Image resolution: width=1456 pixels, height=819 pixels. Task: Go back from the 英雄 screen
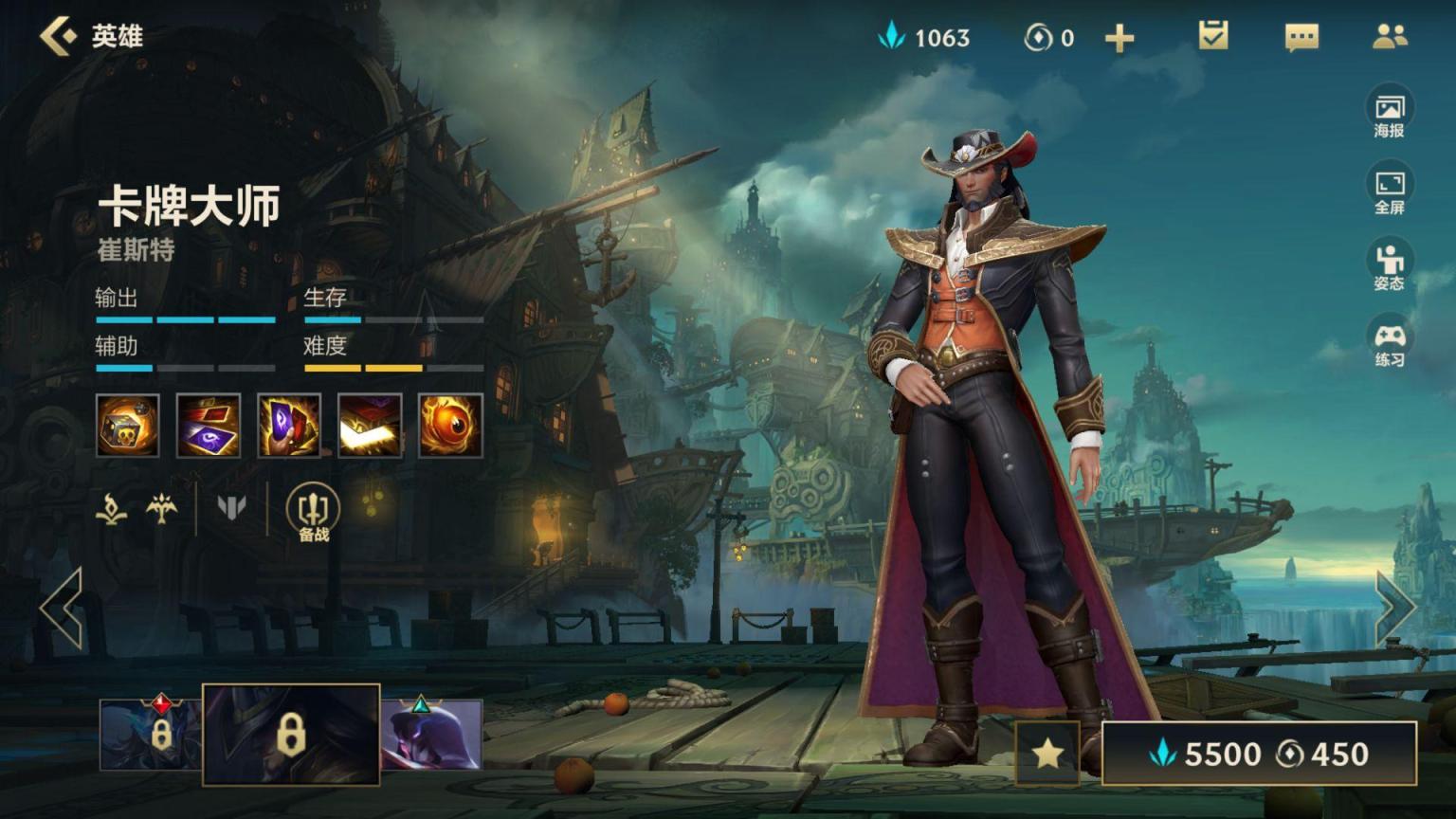click(x=59, y=37)
